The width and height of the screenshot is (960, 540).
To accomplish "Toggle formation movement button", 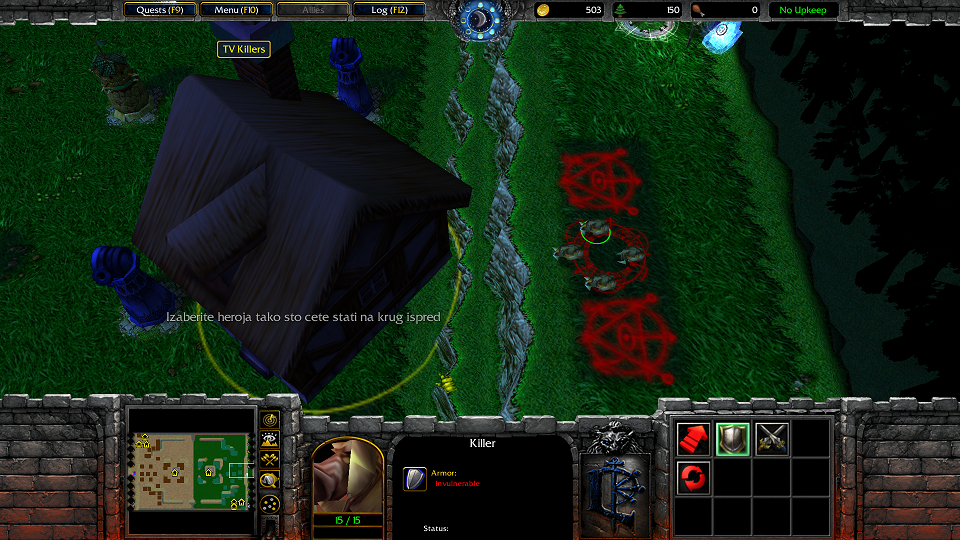I will coord(270,505).
